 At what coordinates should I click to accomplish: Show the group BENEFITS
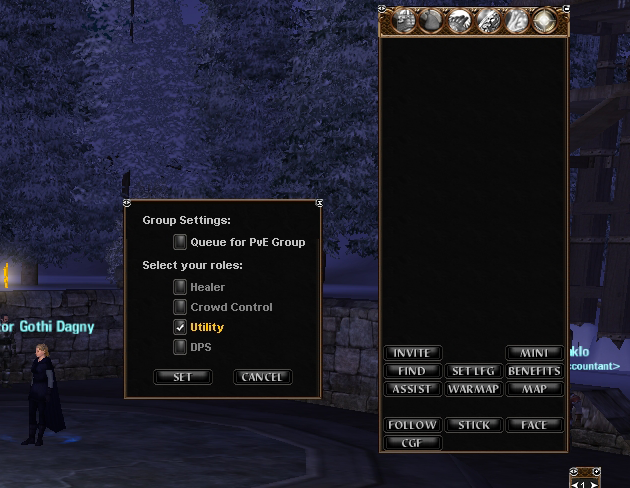534,371
